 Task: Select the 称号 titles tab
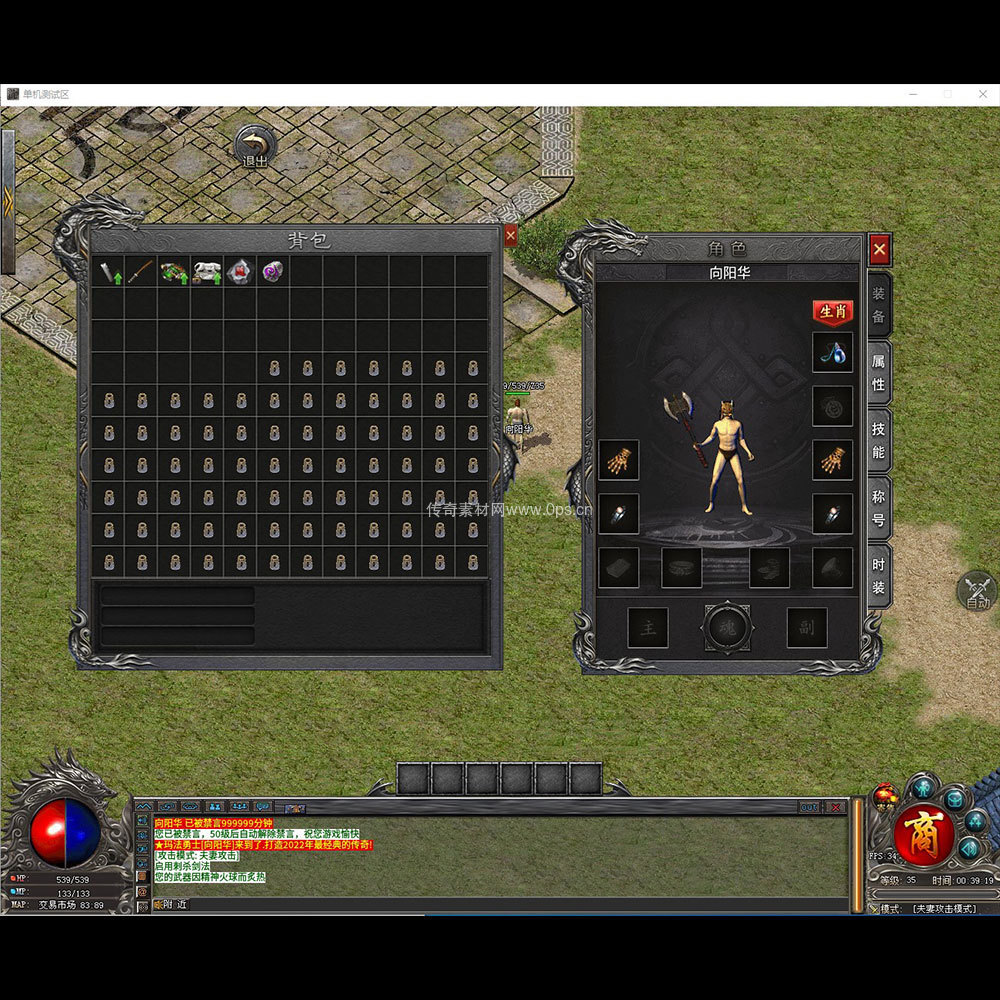[x=878, y=507]
